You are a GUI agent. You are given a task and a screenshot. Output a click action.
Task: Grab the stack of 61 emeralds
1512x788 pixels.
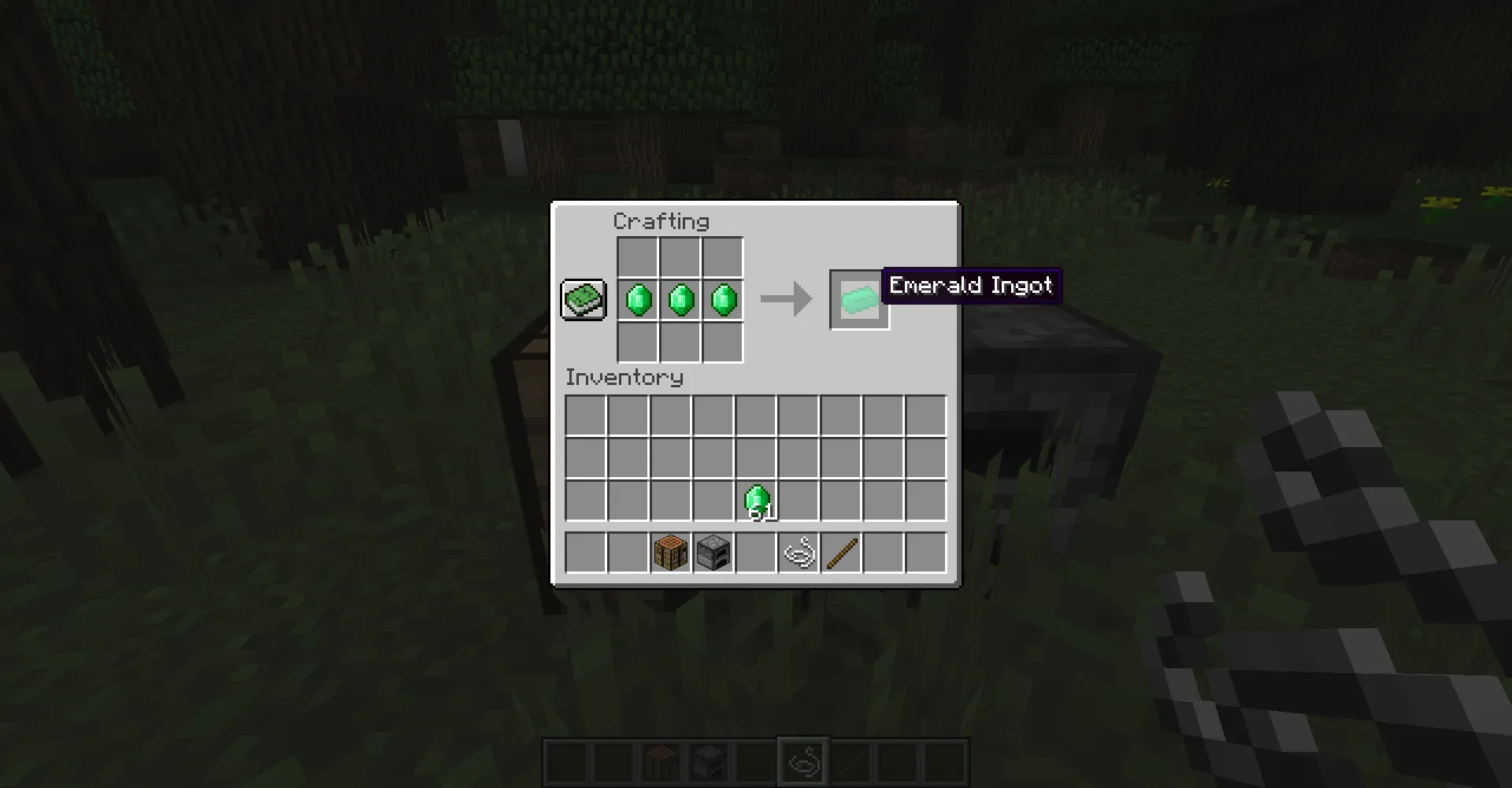pyautogui.click(x=756, y=498)
